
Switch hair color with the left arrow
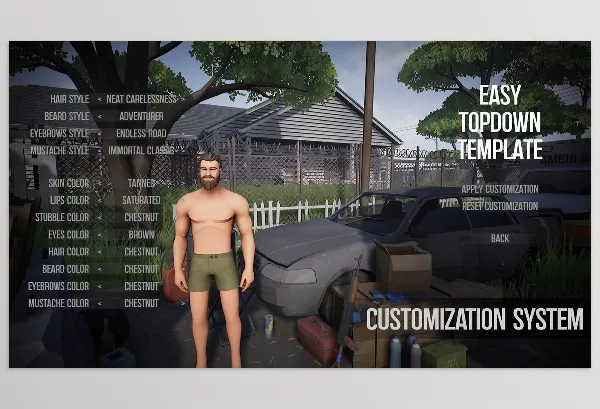click(x=98, y=251)
